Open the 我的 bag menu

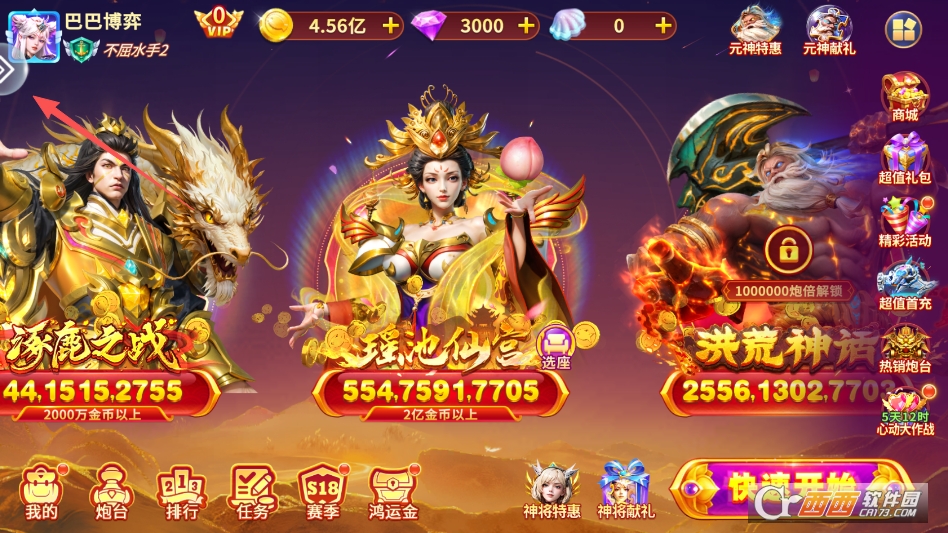point(42,492)
